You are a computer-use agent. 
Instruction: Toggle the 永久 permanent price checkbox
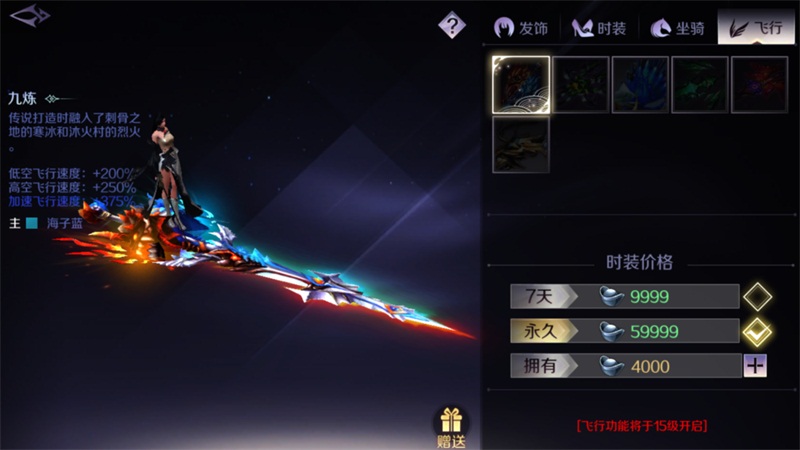[x=755, y=331]
